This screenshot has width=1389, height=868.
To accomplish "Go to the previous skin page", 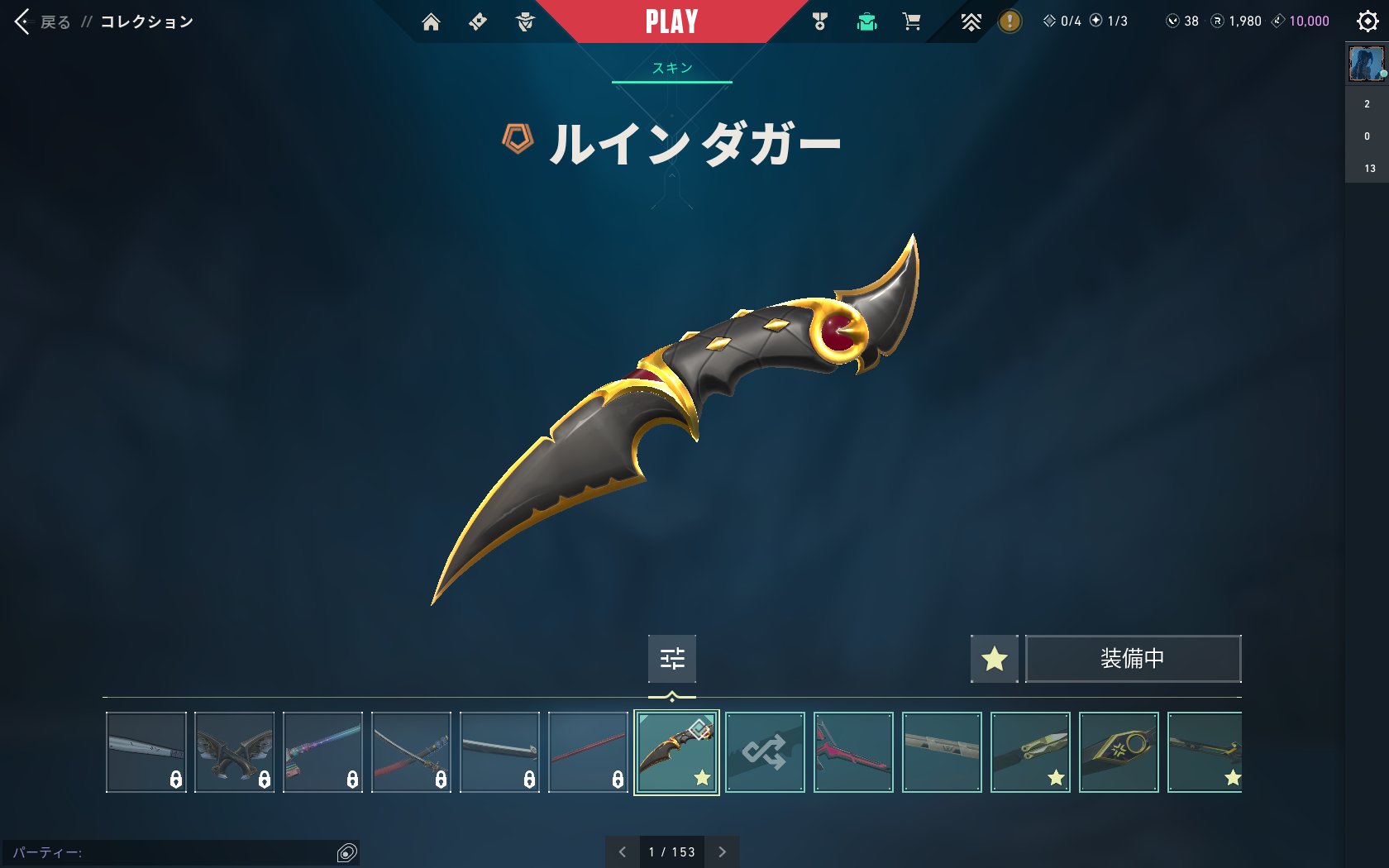I will (x=623, y=851).
